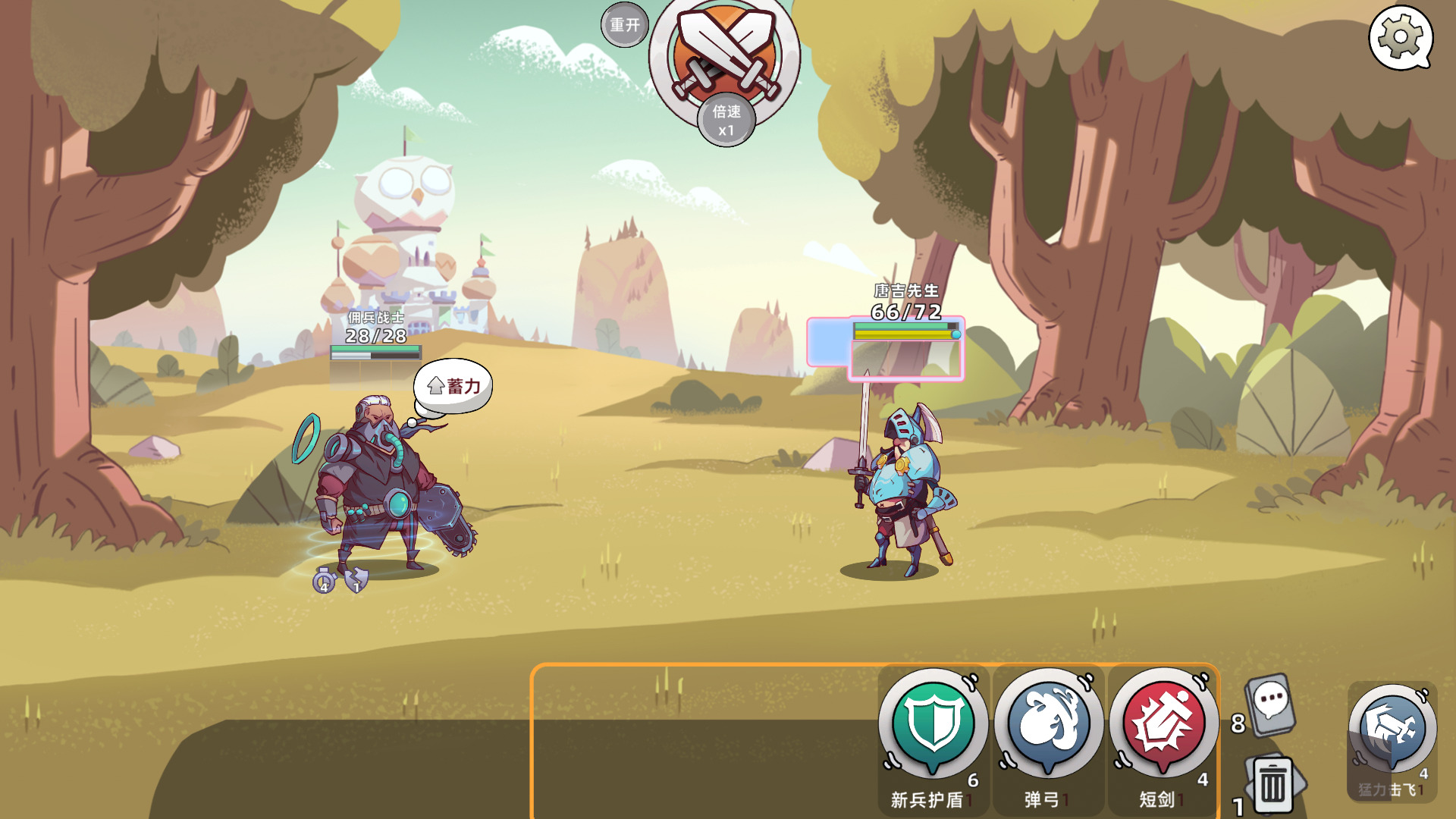Toggle the 倍速 x1 speed button

726,121
